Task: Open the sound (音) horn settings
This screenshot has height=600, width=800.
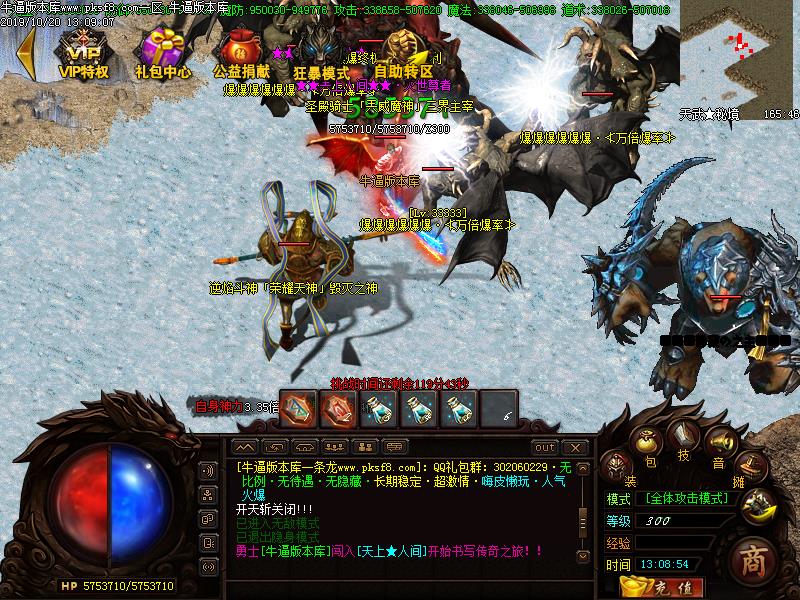Action: tap(720, 444)
